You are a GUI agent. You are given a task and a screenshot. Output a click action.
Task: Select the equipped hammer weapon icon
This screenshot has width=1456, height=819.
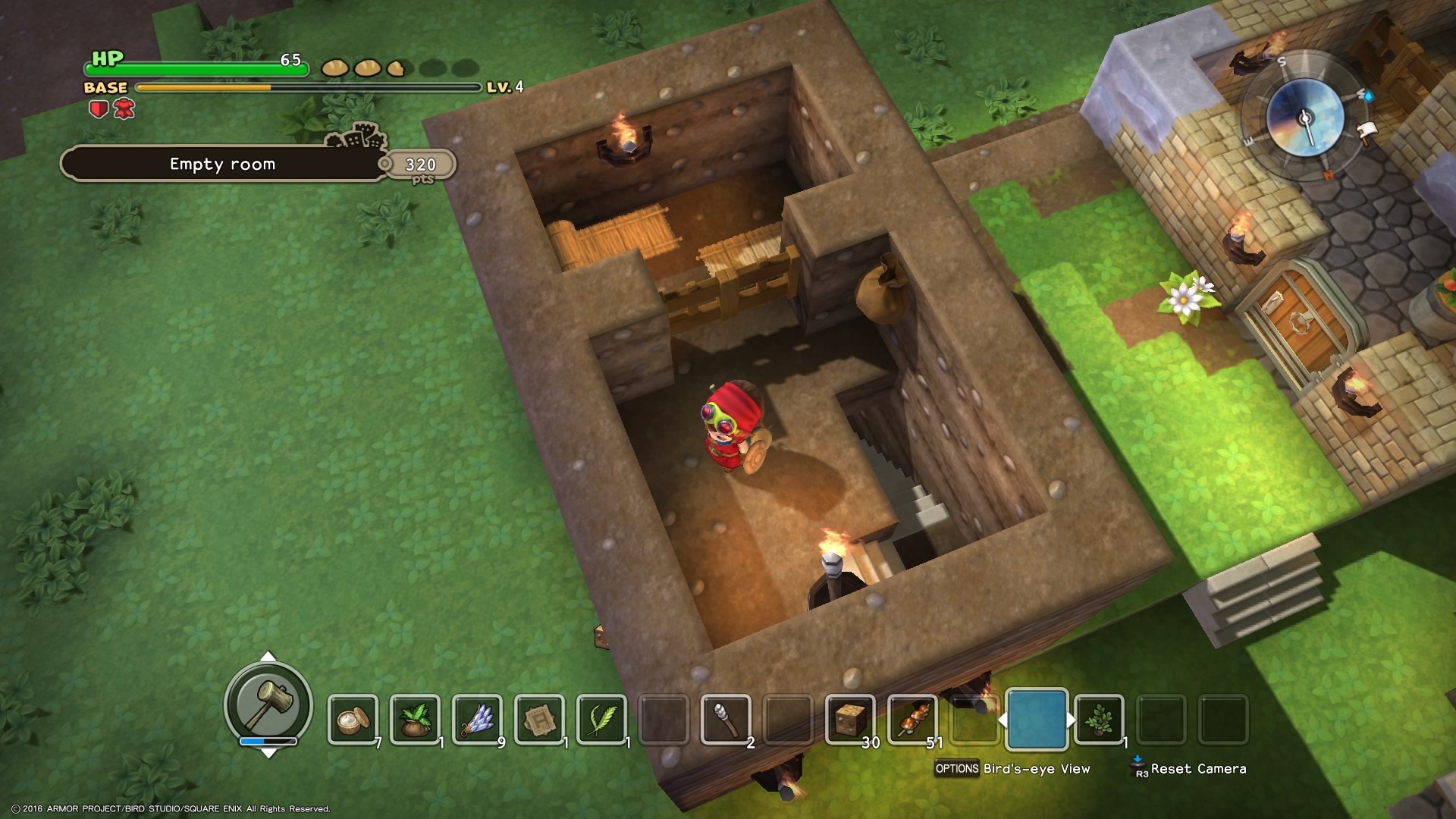[x=268, y=704]
